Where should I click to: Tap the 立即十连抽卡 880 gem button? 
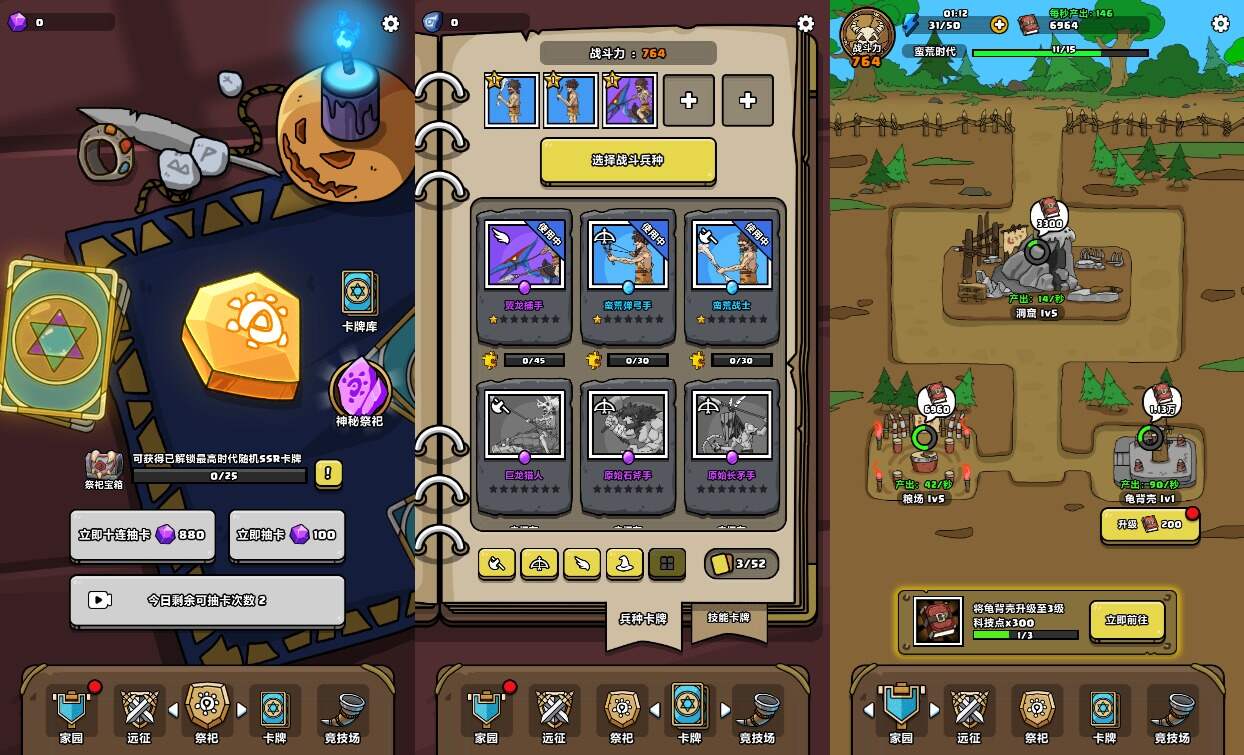tap(141, 535)
